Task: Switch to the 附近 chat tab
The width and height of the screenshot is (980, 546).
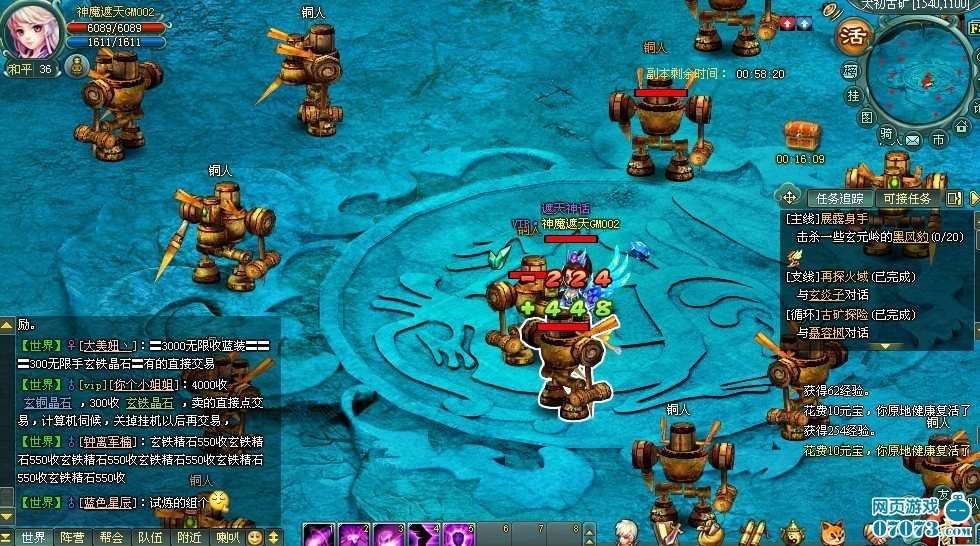Action: 189,537
